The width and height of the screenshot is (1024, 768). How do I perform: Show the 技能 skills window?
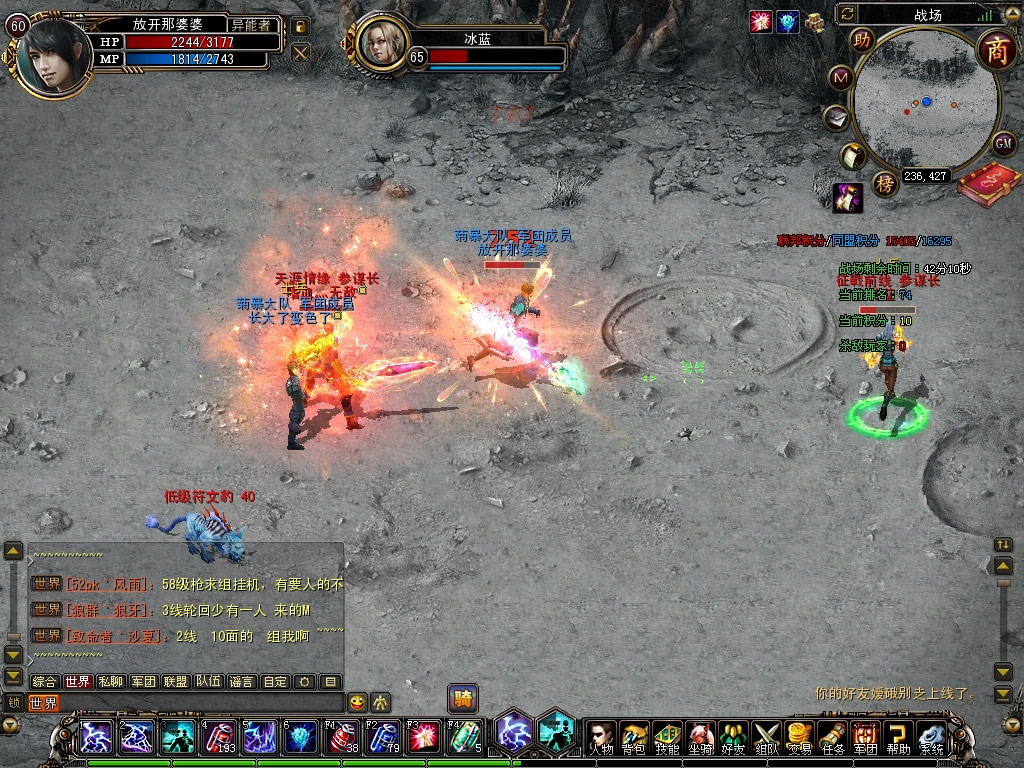point(666,738)
